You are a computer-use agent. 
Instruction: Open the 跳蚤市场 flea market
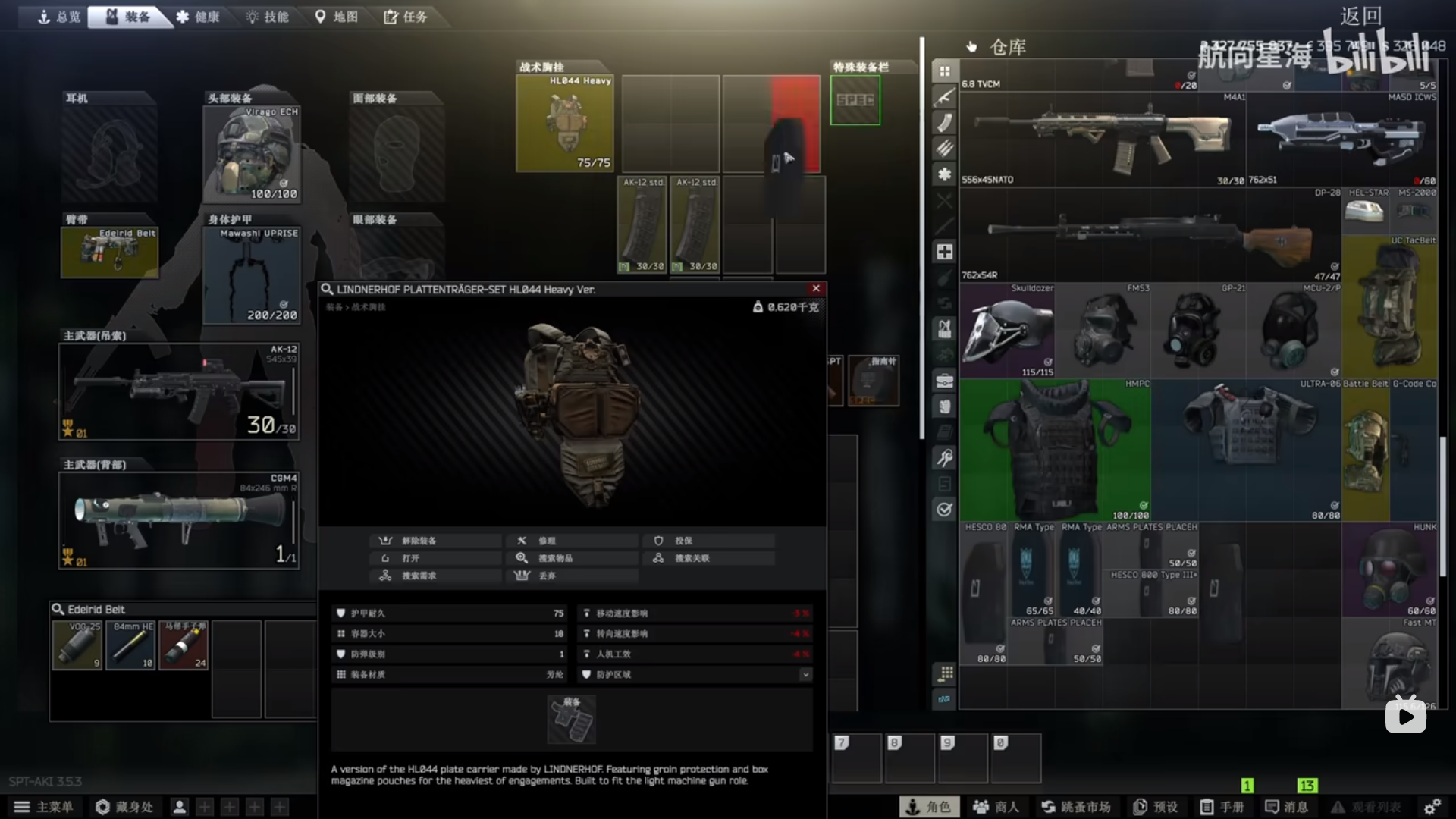1075,807
